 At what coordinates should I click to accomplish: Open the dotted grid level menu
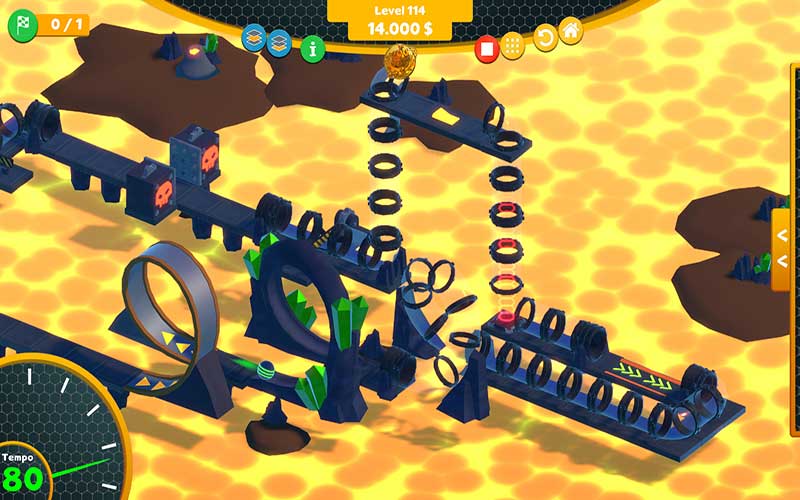(513, 46)
